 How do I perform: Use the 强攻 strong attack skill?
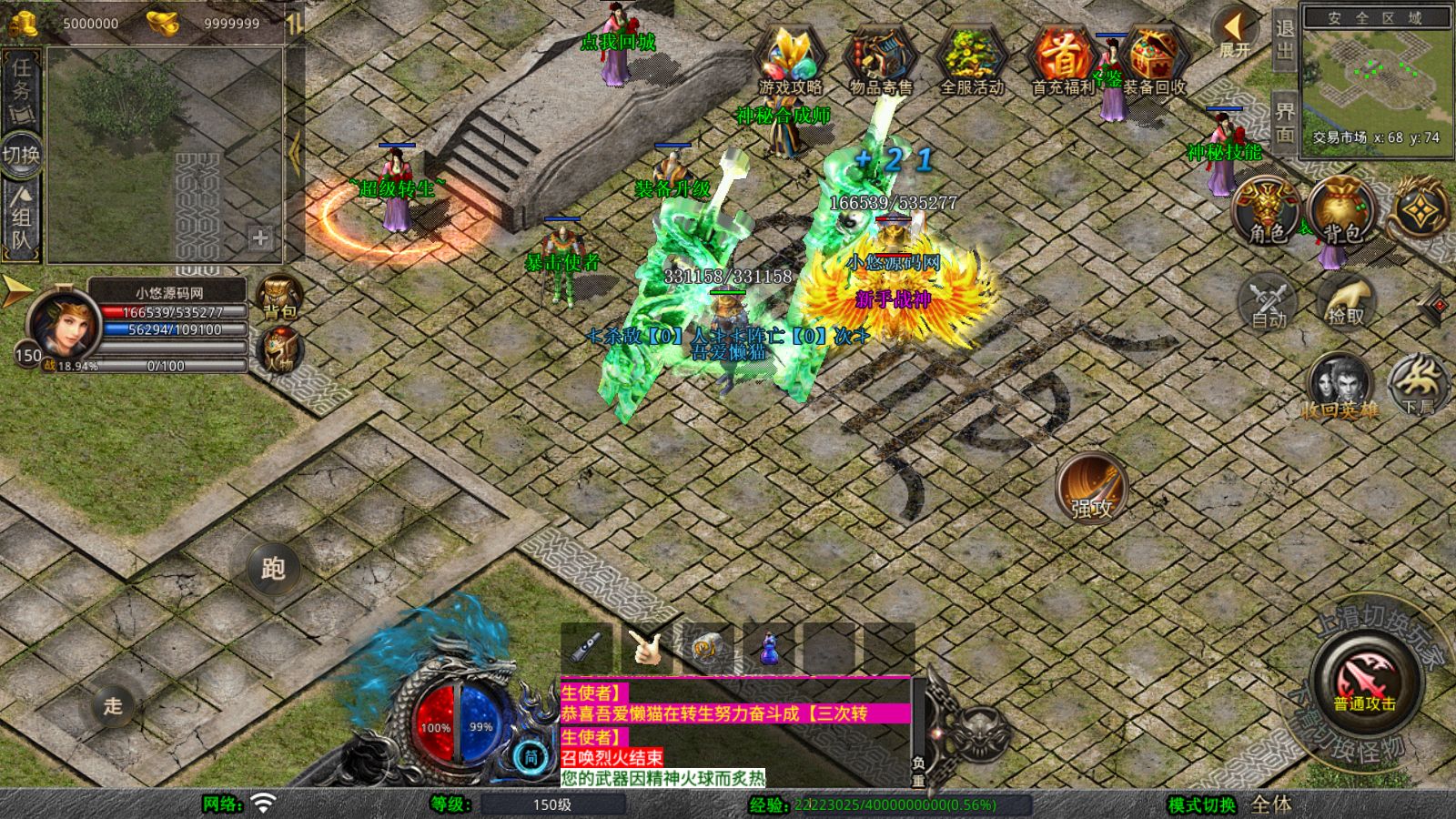[x=1091, y=487]
